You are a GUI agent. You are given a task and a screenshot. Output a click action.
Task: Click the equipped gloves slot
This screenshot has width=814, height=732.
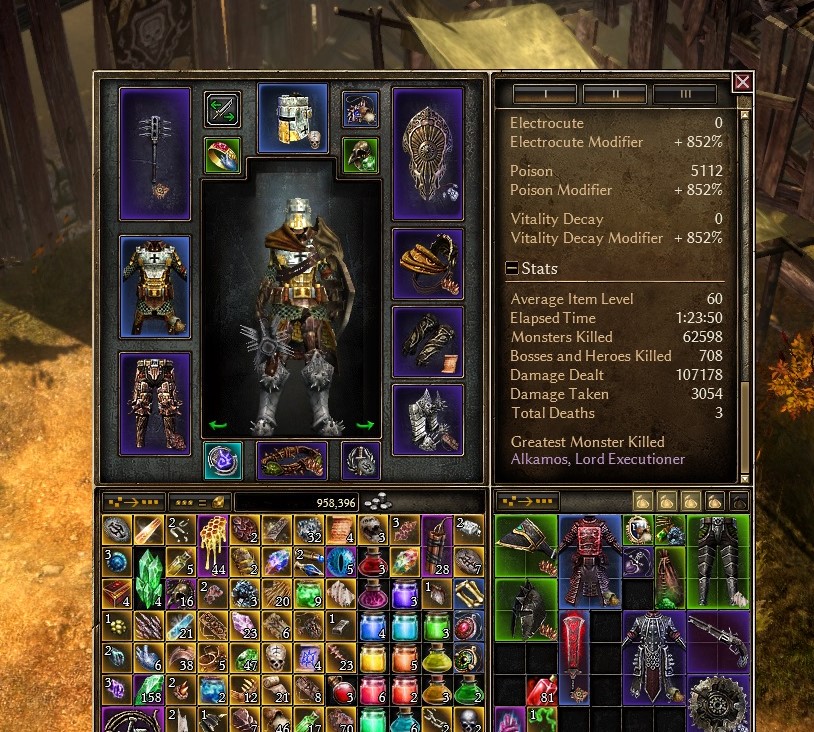coord(428,341)
